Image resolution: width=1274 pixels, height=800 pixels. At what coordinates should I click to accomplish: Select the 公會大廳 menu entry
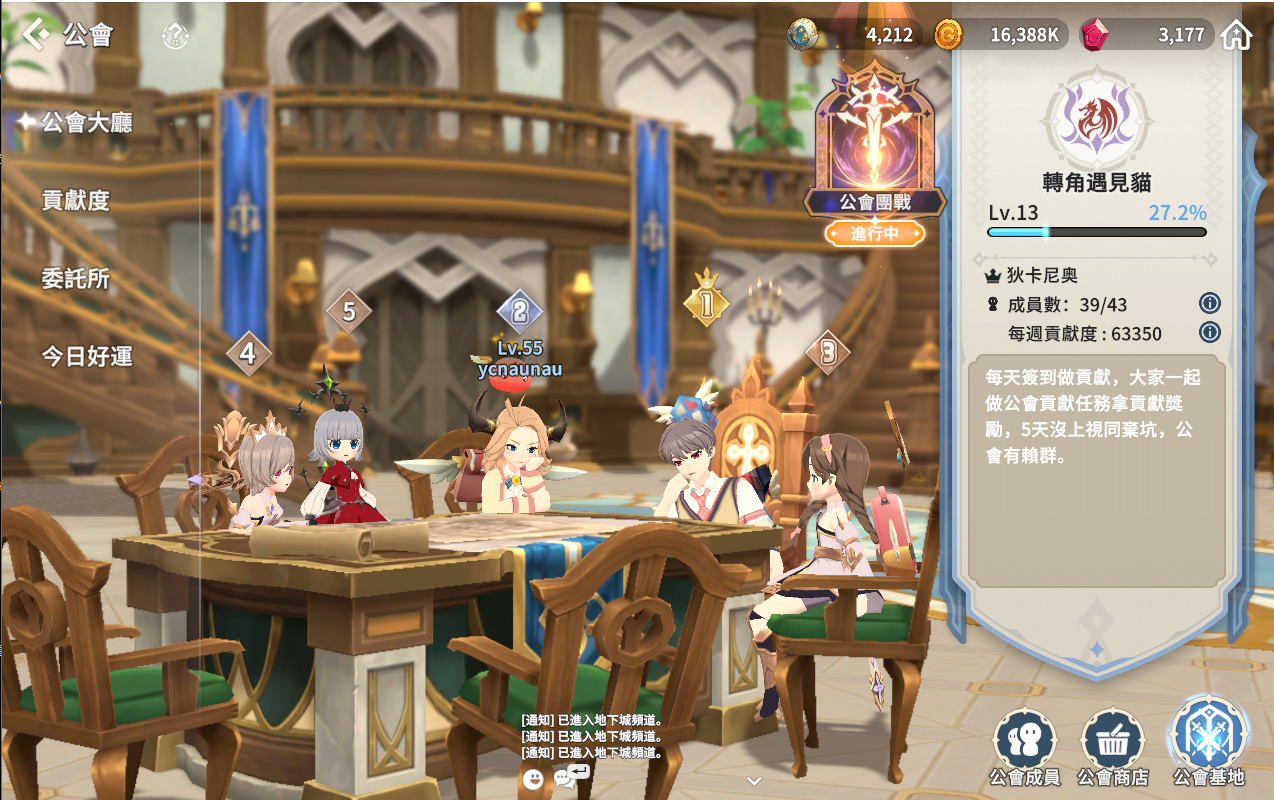86,123
